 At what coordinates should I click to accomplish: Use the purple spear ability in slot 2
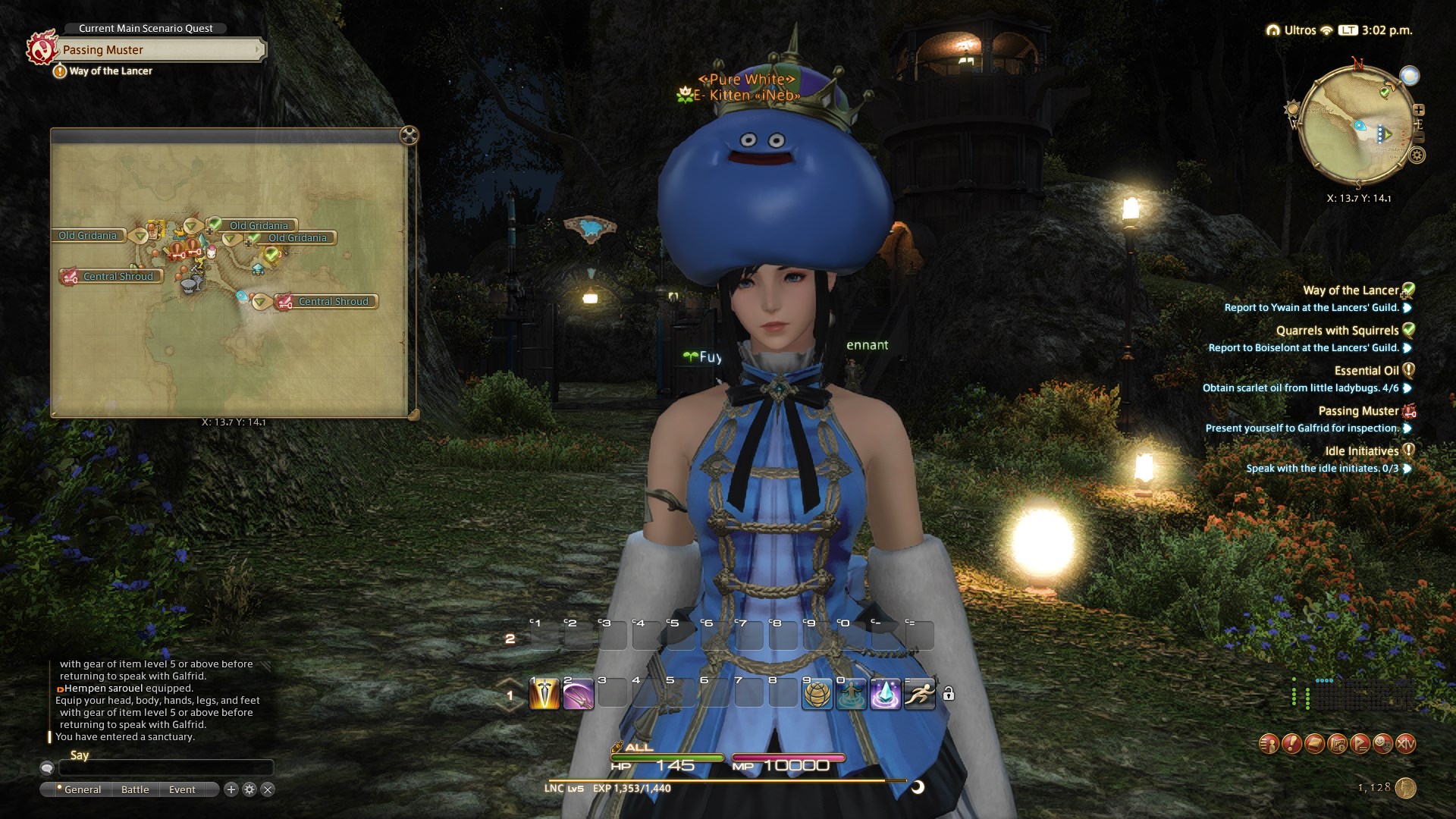tap(578, 694)
